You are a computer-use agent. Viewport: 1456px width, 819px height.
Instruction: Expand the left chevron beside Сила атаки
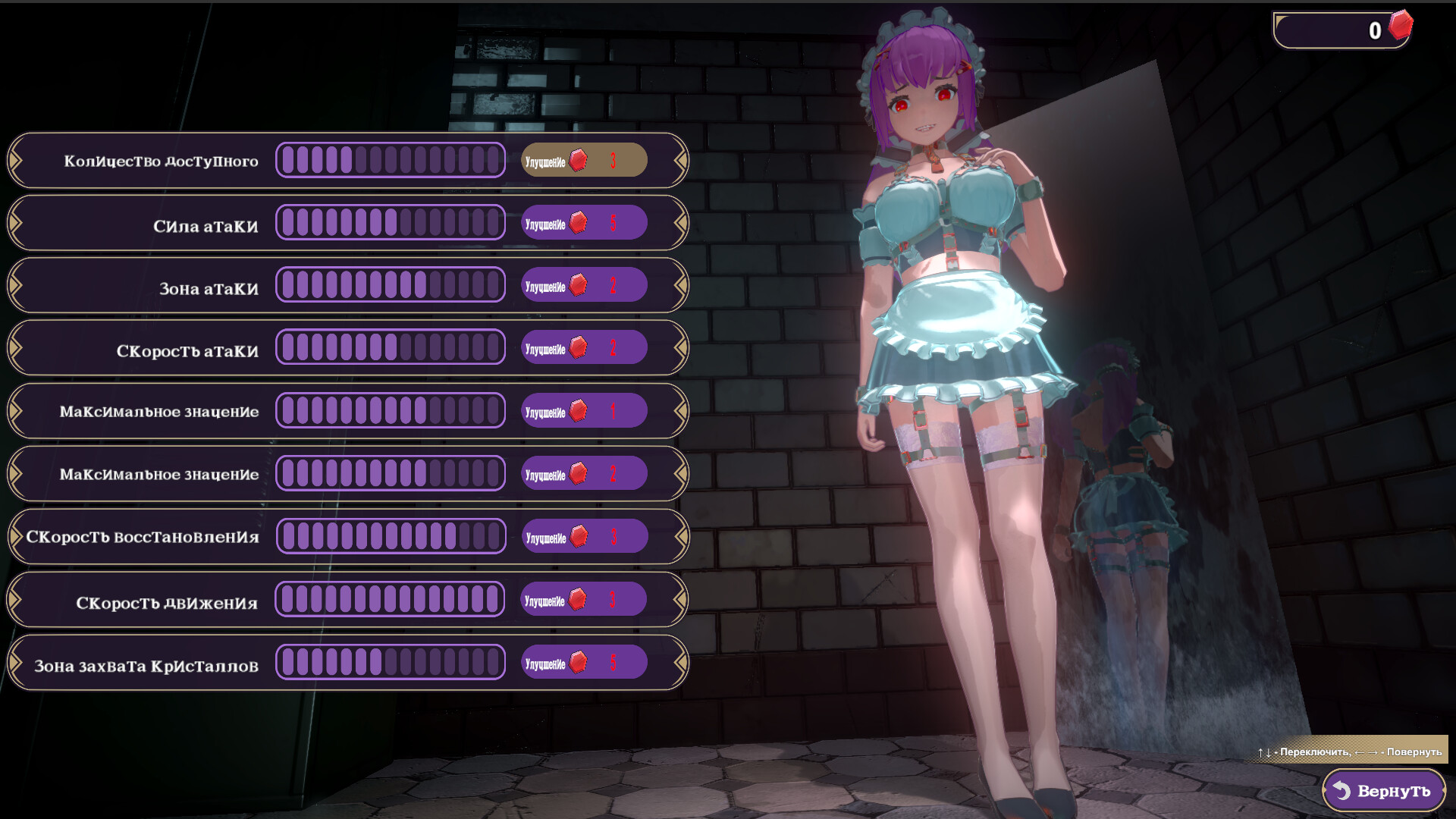pos(15,222)
